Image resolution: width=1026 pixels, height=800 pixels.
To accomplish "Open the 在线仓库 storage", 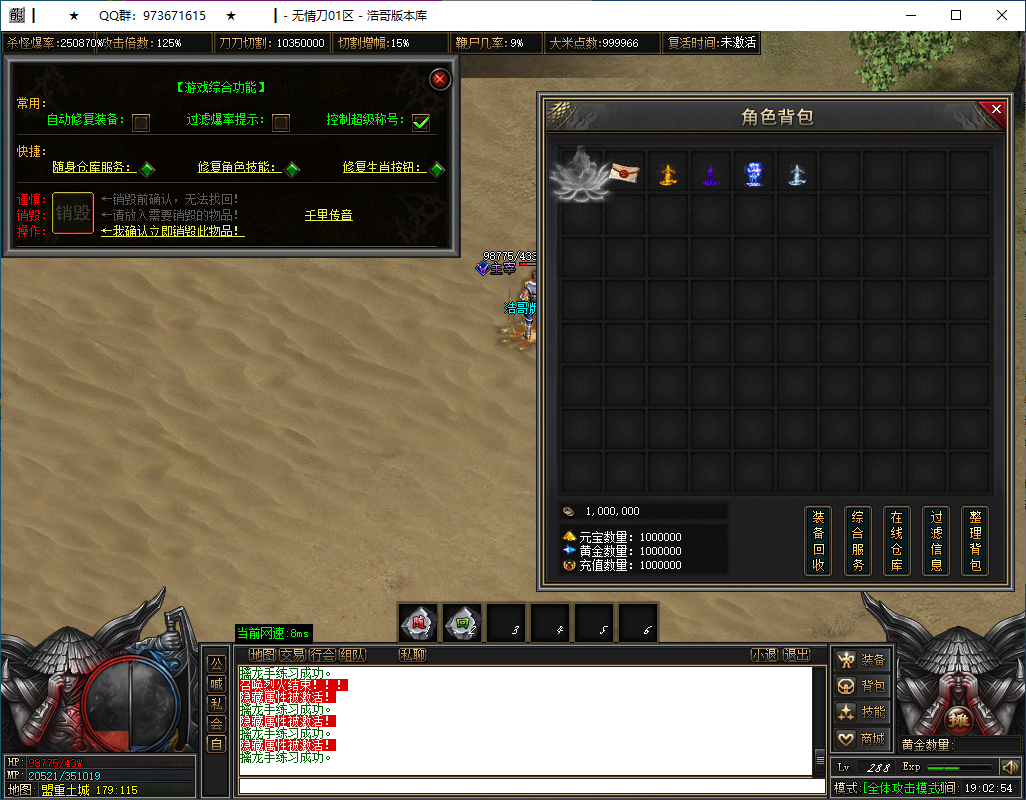I will tap(896, 541).
